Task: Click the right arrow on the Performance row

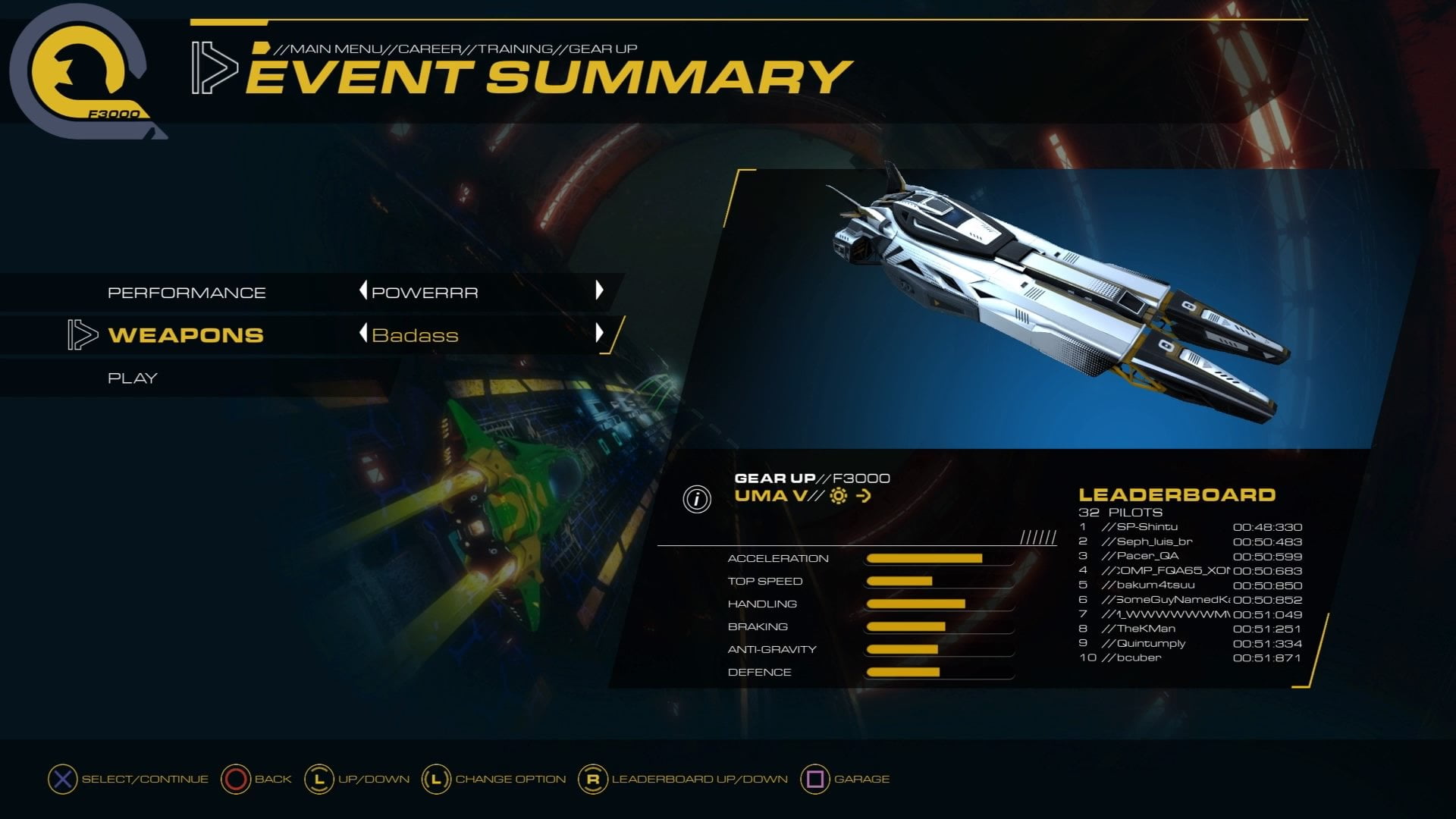Action: (x=599, y=290)
